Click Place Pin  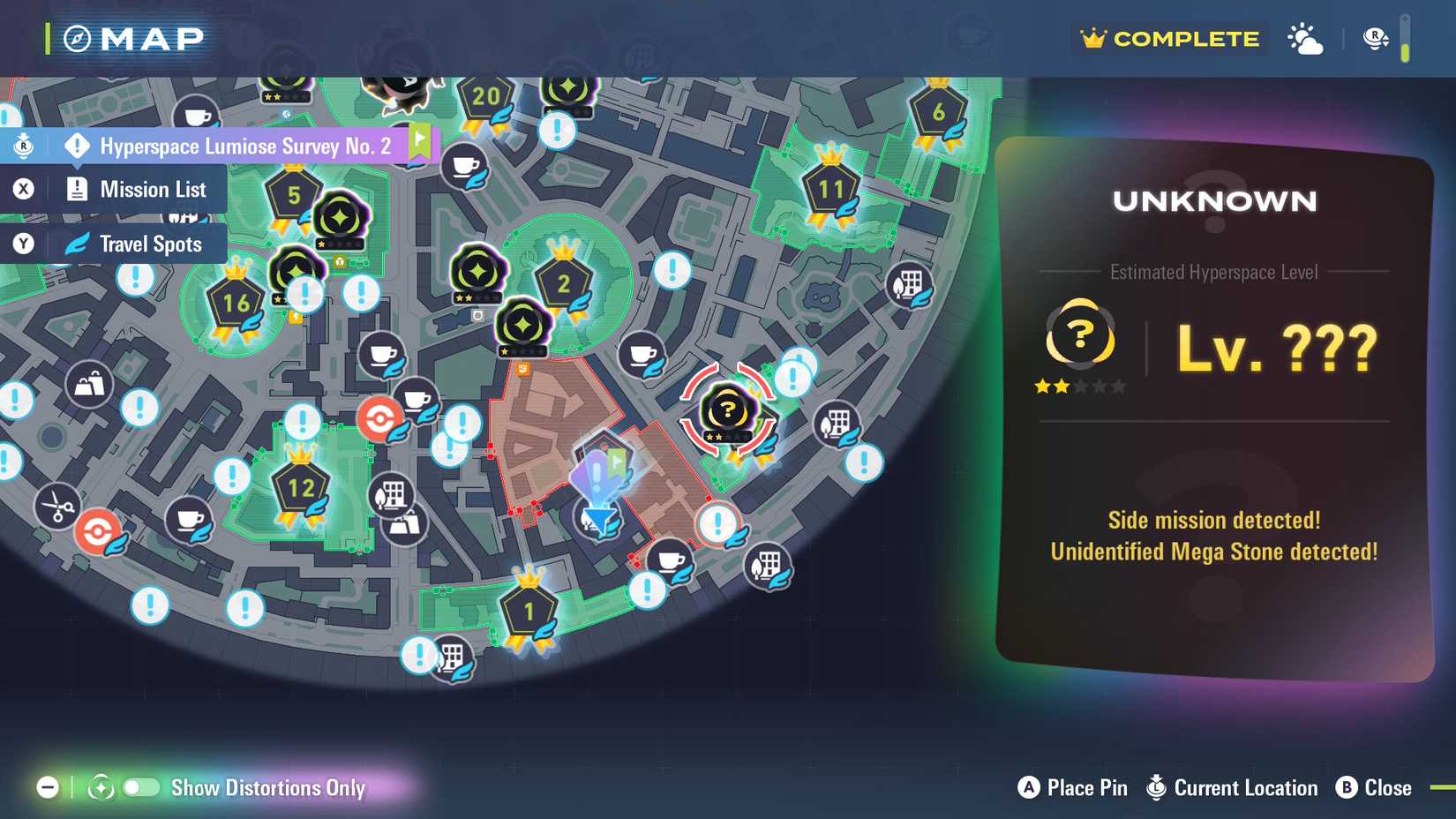1072,787
